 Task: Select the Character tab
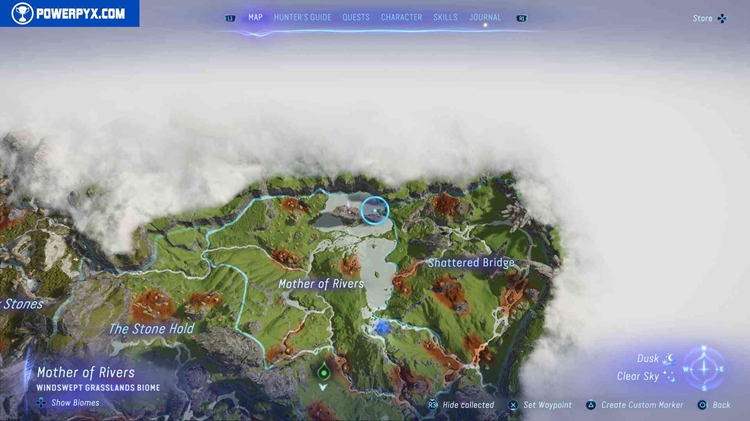click(401, 17)
